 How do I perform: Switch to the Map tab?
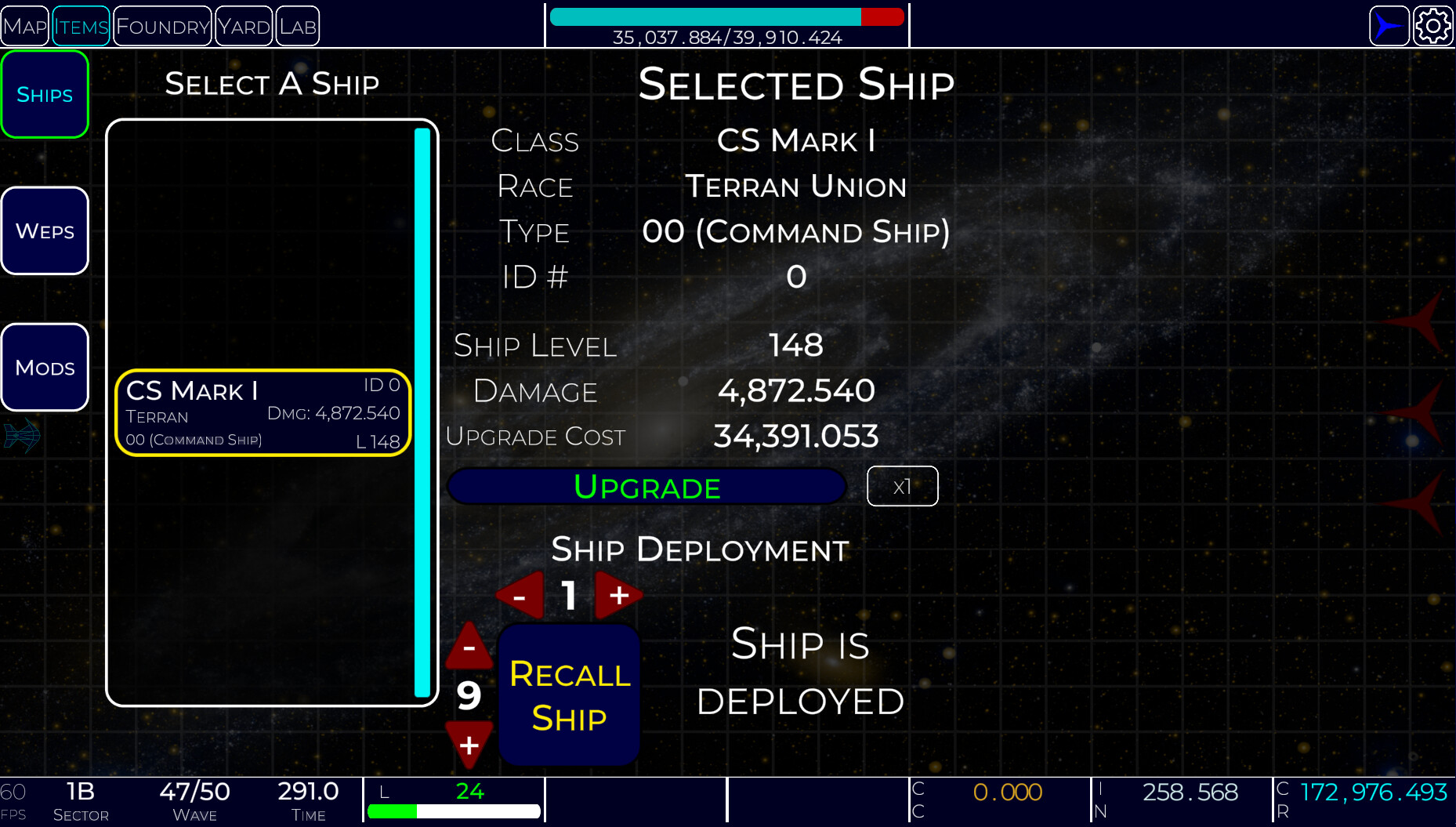[x=24, y=25]
